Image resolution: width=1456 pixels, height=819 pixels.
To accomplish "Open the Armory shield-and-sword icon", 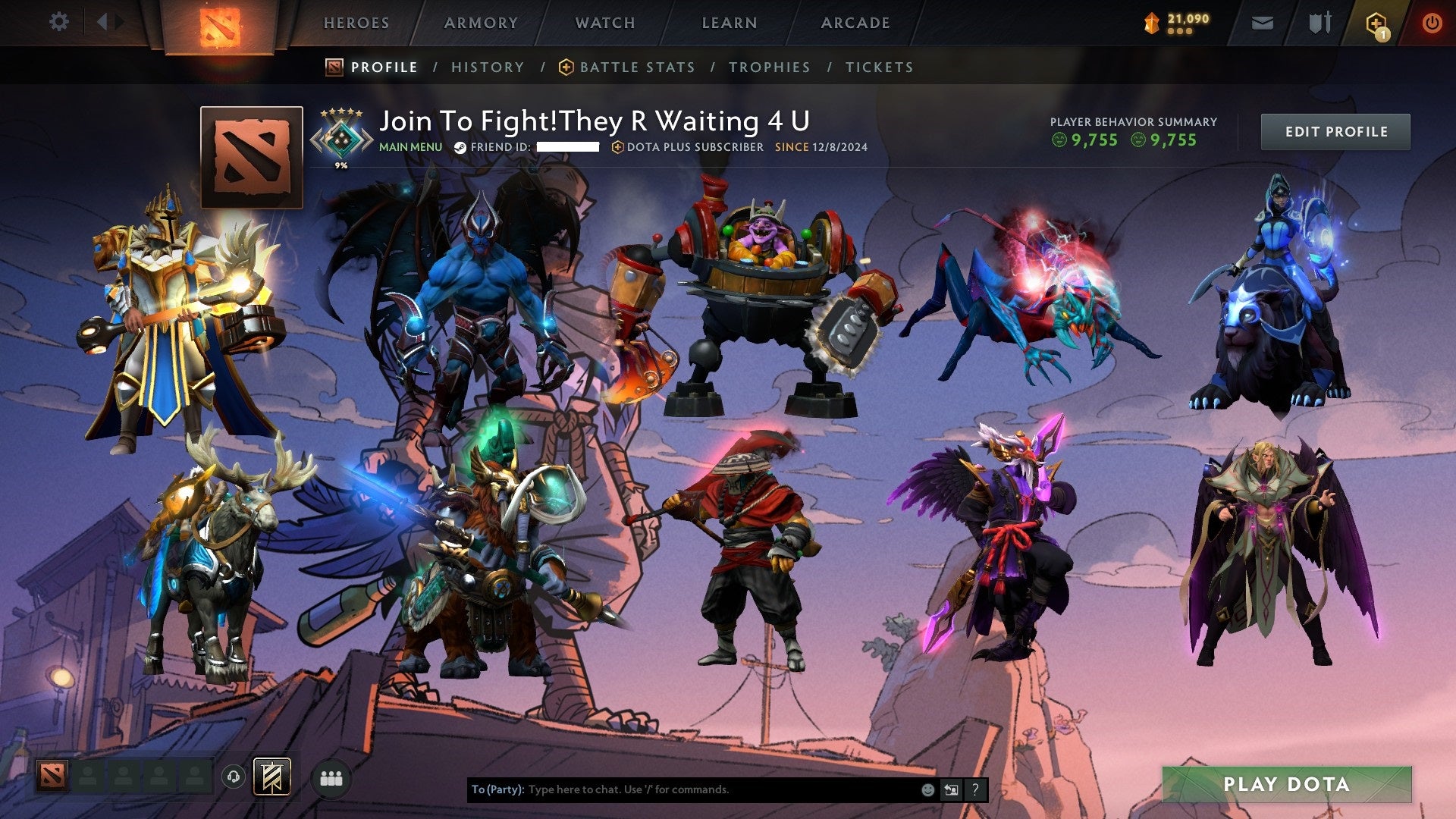I will click(x=1320, y=23).
